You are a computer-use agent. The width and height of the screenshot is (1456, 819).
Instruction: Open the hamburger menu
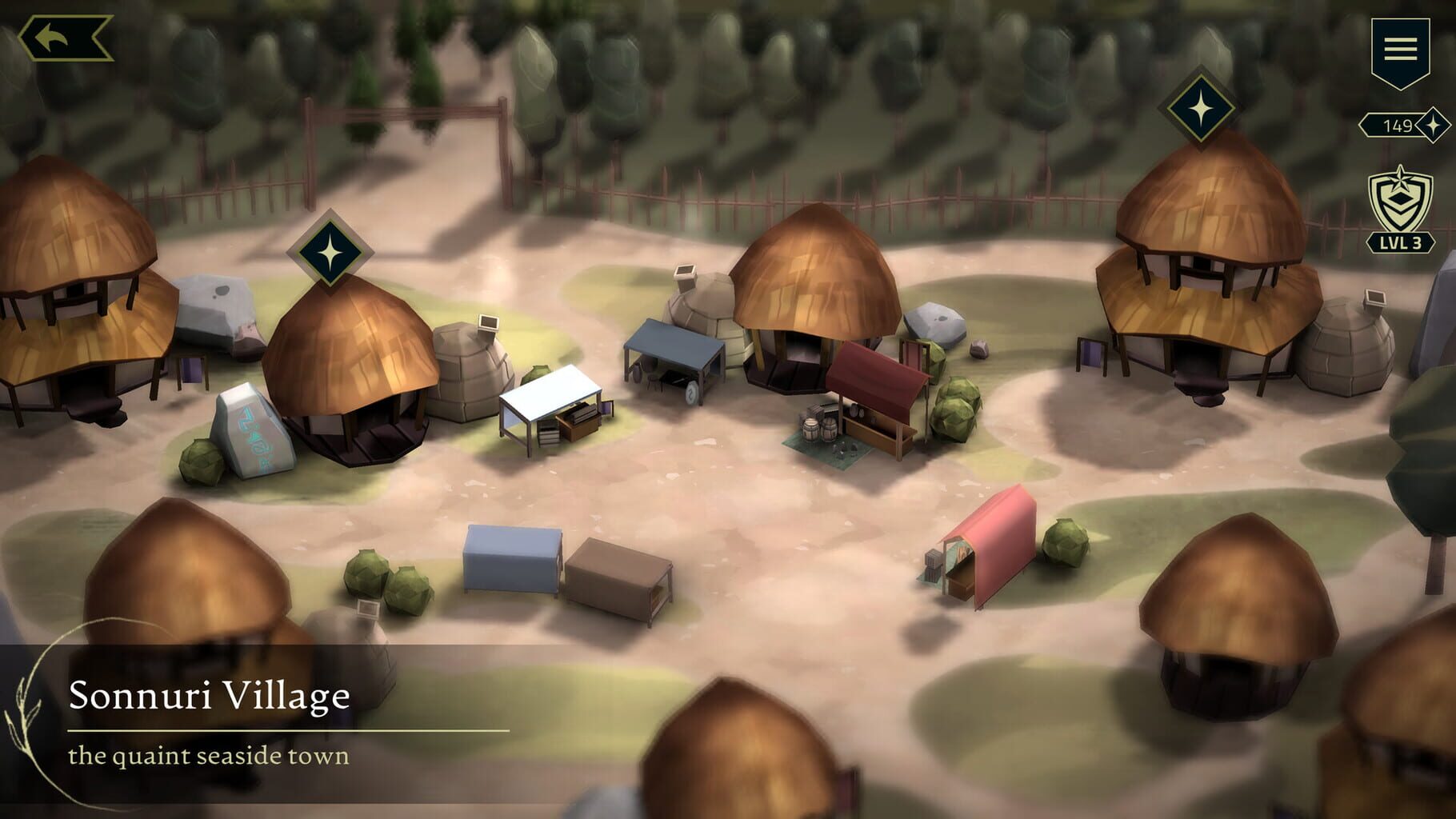(1402, 50)
